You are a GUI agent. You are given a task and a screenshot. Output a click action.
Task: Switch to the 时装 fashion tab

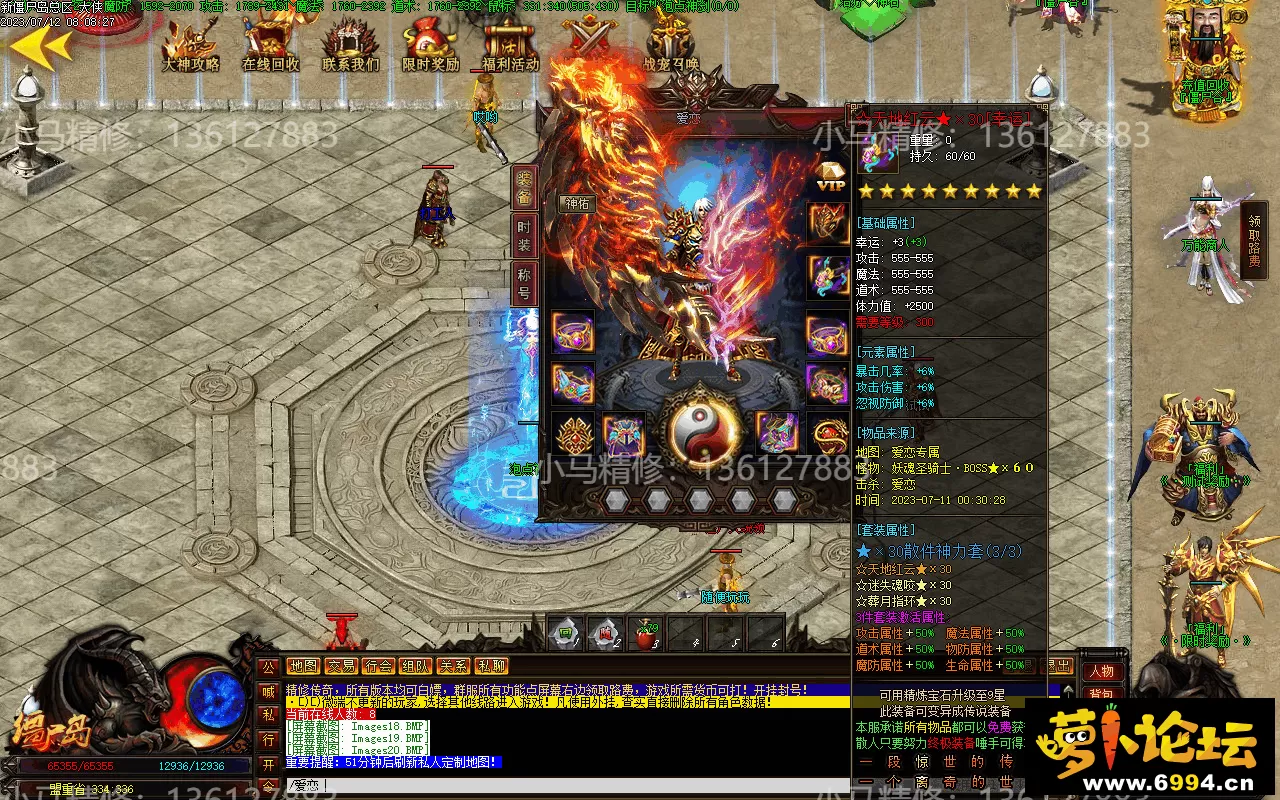click(x=524, y=237)
